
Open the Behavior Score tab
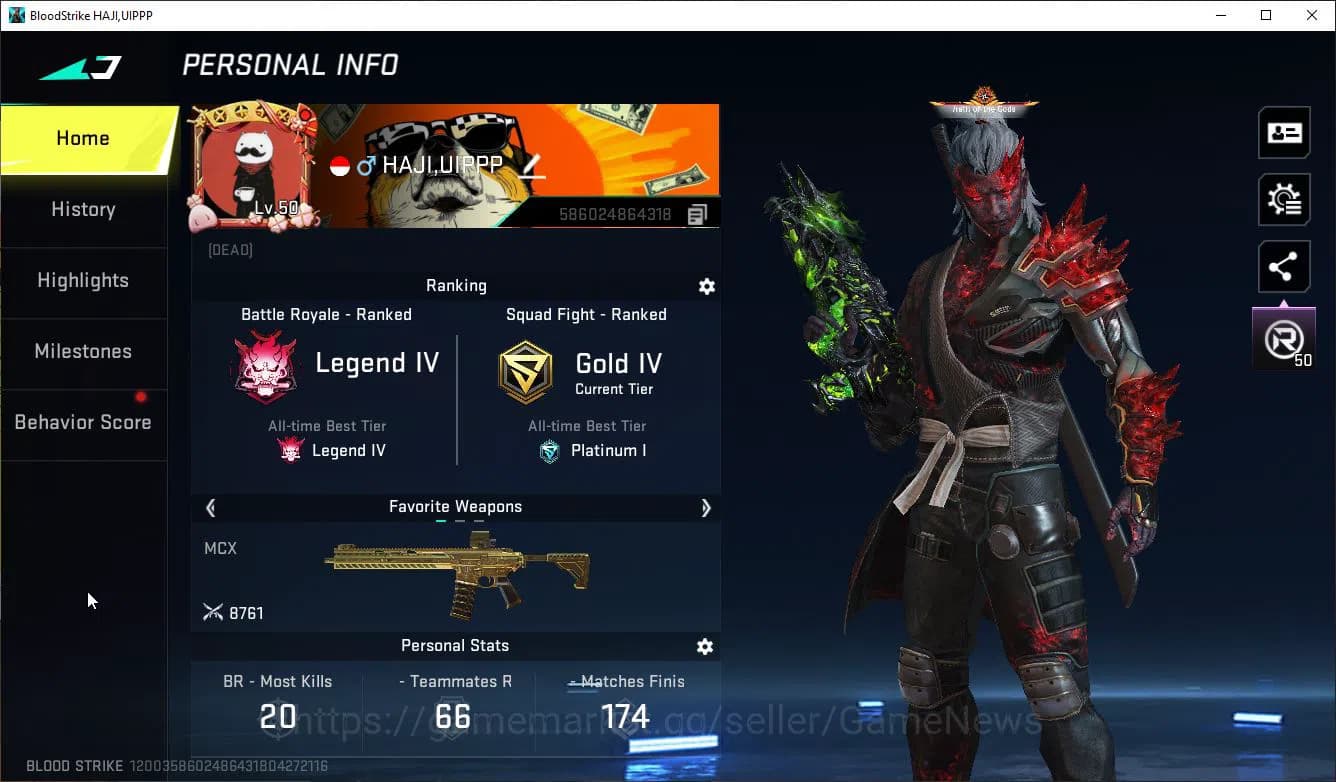(83, 421)
